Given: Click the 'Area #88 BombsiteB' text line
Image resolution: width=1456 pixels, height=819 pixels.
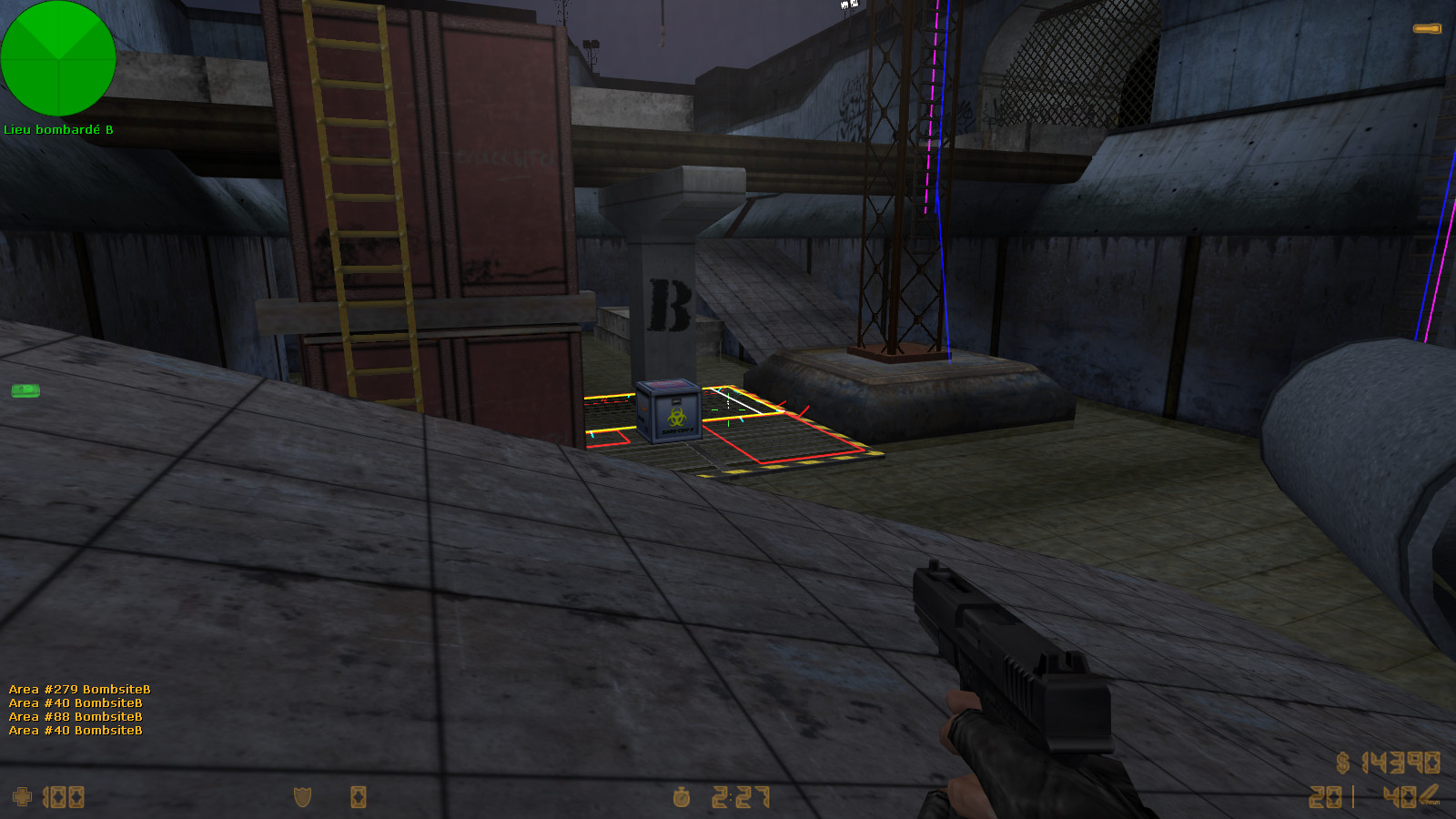Looking at the screenshot, I should [75, 716].
